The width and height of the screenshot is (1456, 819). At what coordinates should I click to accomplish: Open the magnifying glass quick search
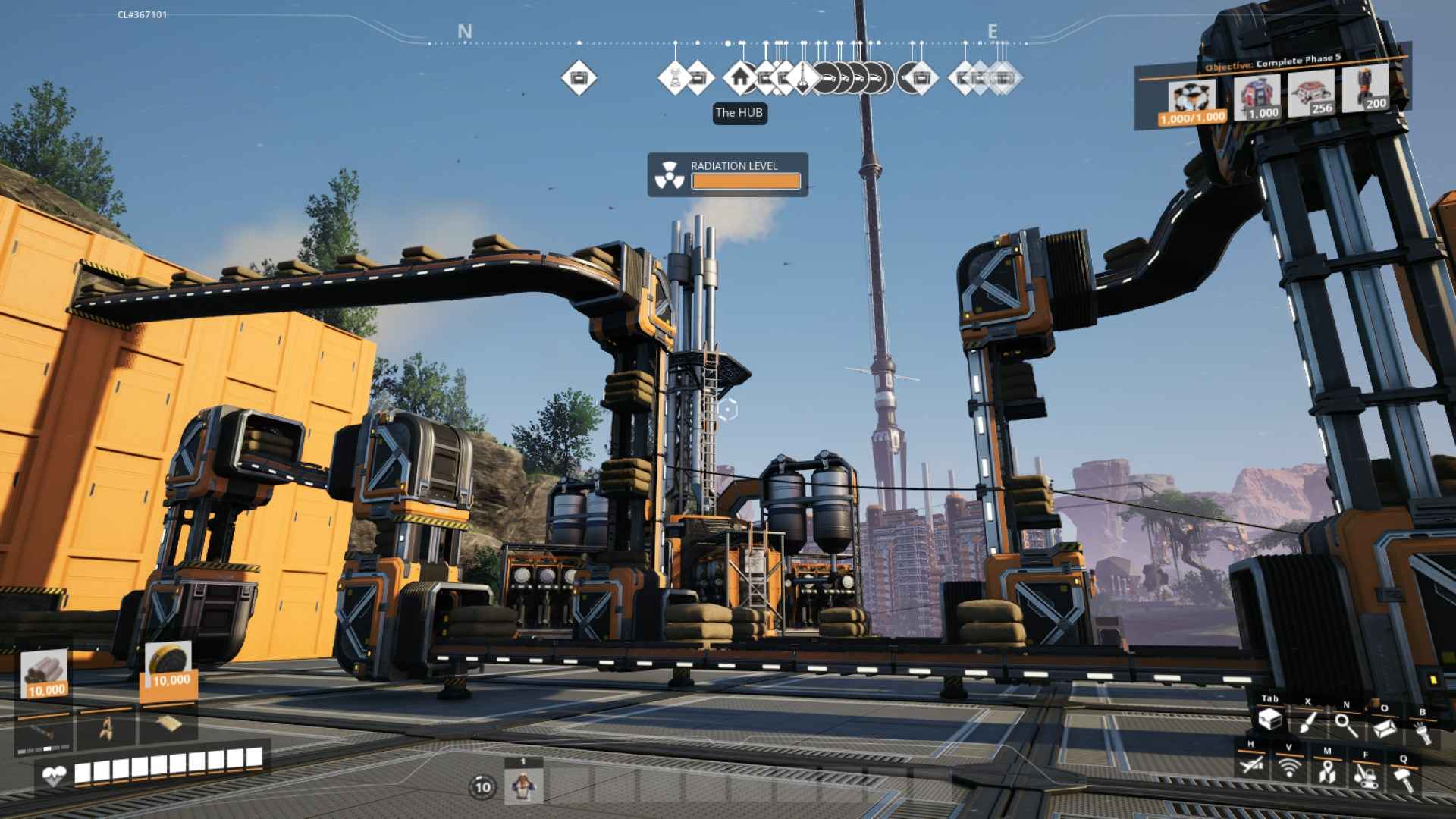click(x=1346, y=725)
